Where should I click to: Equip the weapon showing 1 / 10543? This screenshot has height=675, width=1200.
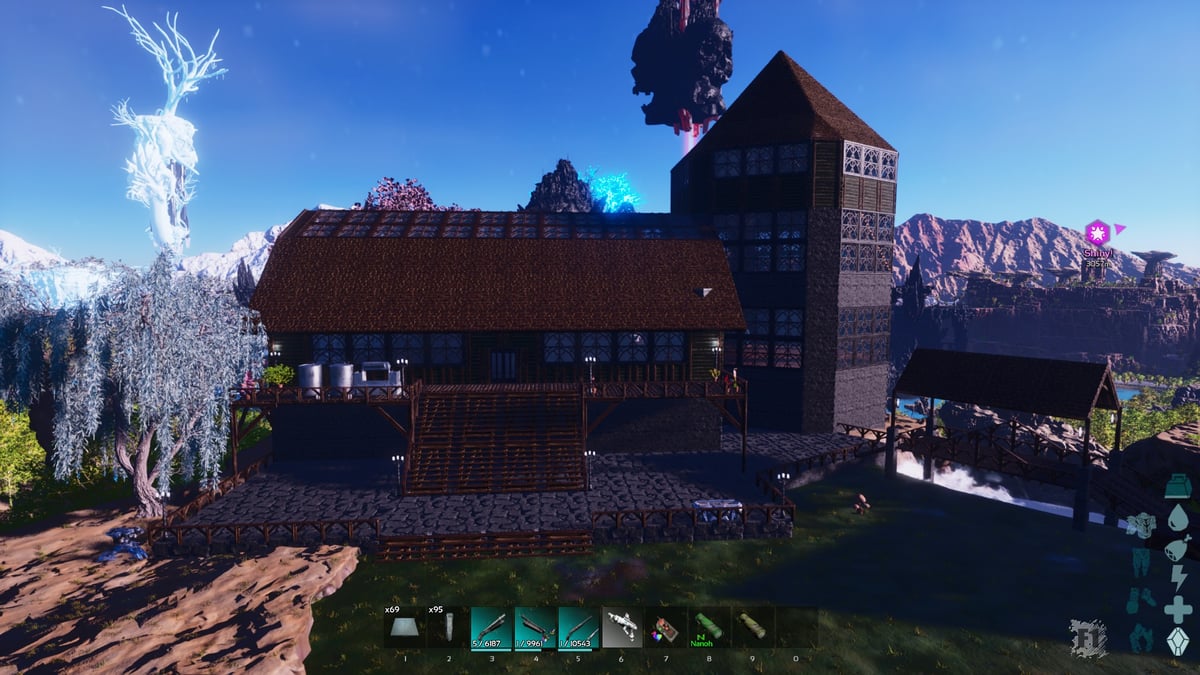pyautogui.click(x=579, y=628)
